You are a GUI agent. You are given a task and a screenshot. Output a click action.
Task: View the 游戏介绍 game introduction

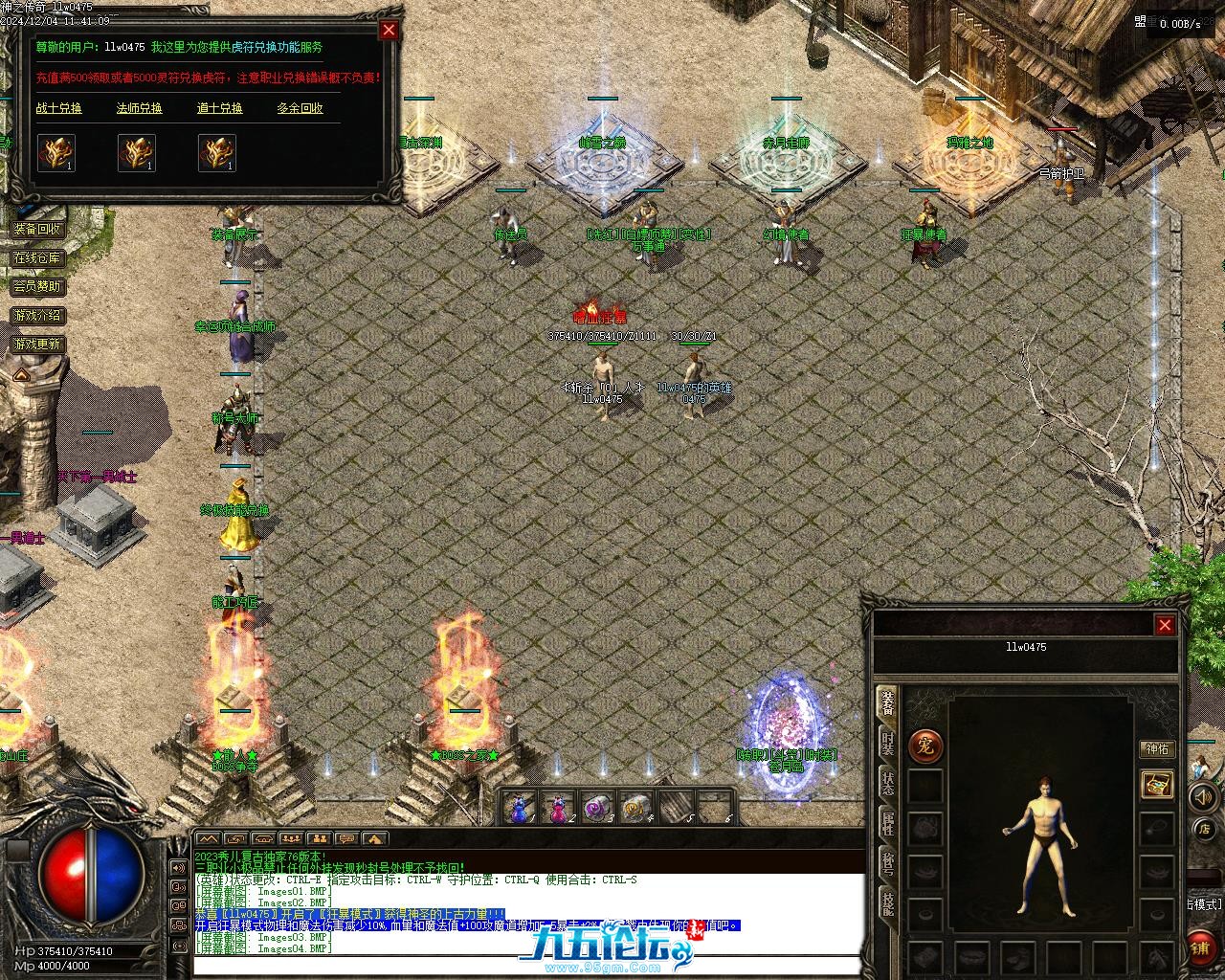point(37,315)
